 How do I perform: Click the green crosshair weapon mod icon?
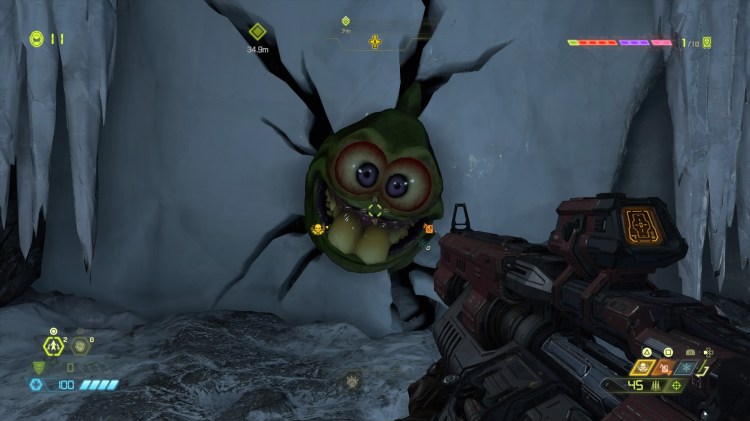coord(677,386)
